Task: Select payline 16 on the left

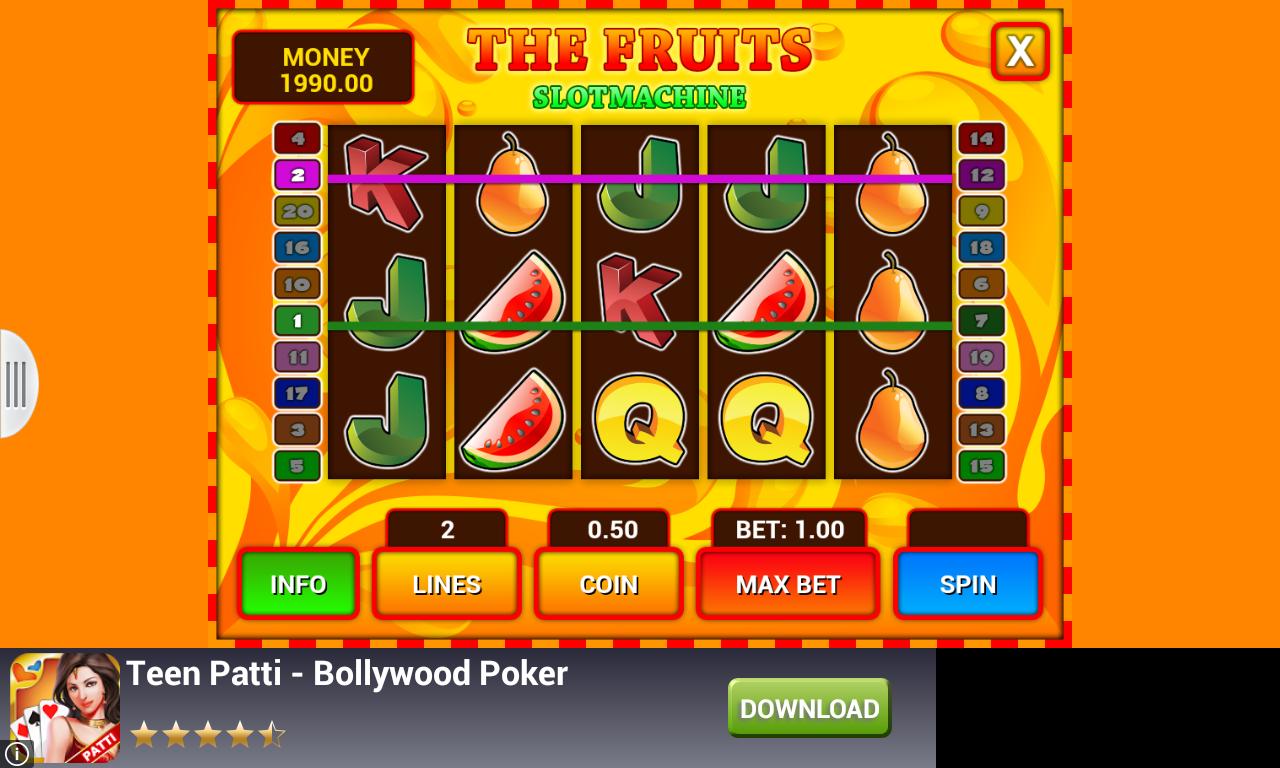Action: click(297, 247)
